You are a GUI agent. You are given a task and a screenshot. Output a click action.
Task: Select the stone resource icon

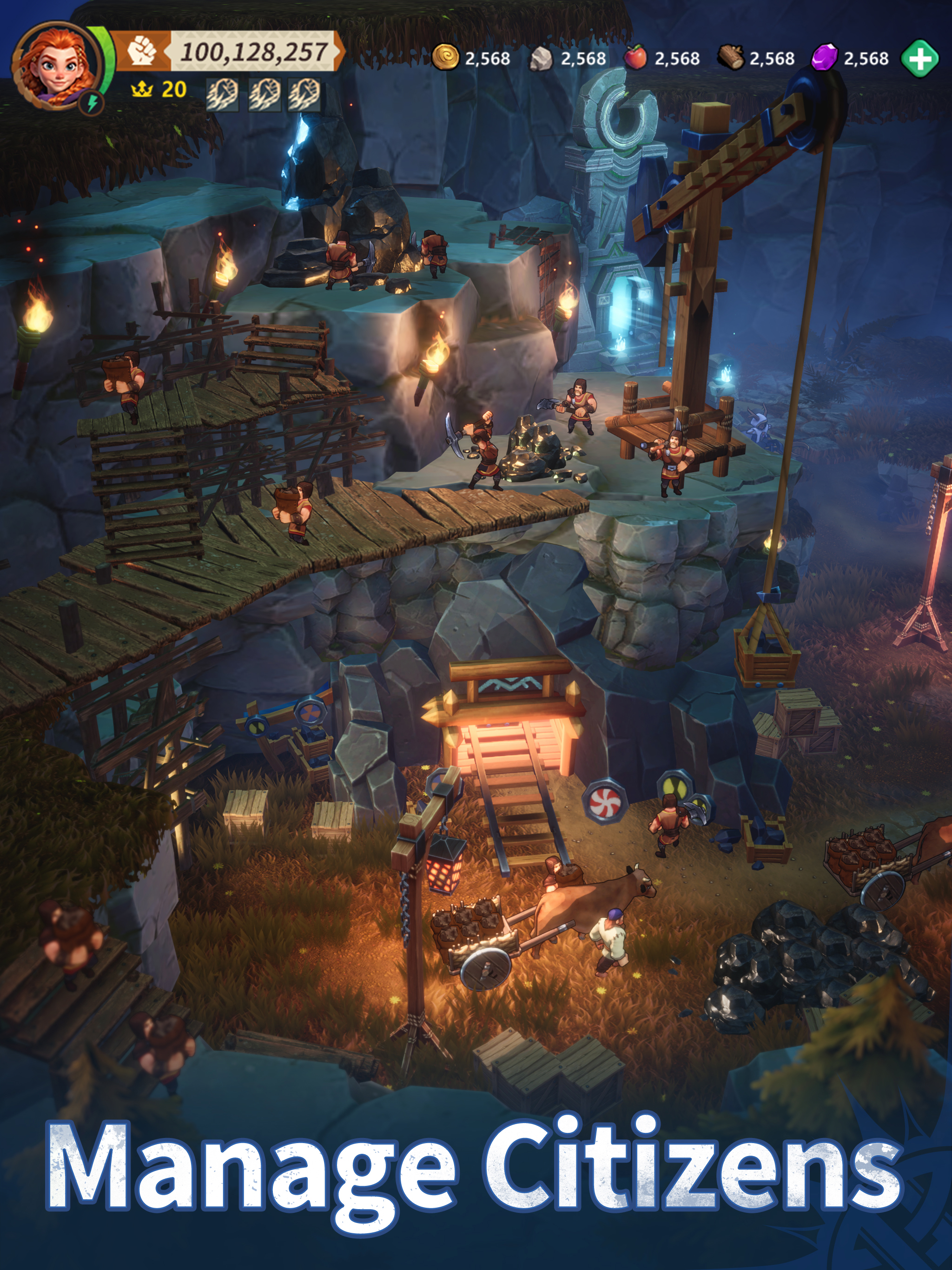coord(540,58)
